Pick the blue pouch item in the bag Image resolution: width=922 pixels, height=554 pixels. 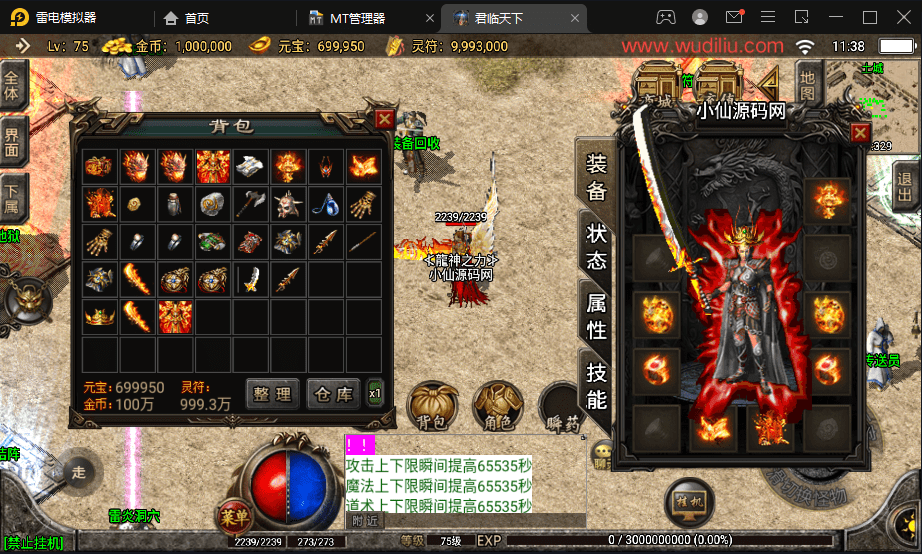(324, 204)
